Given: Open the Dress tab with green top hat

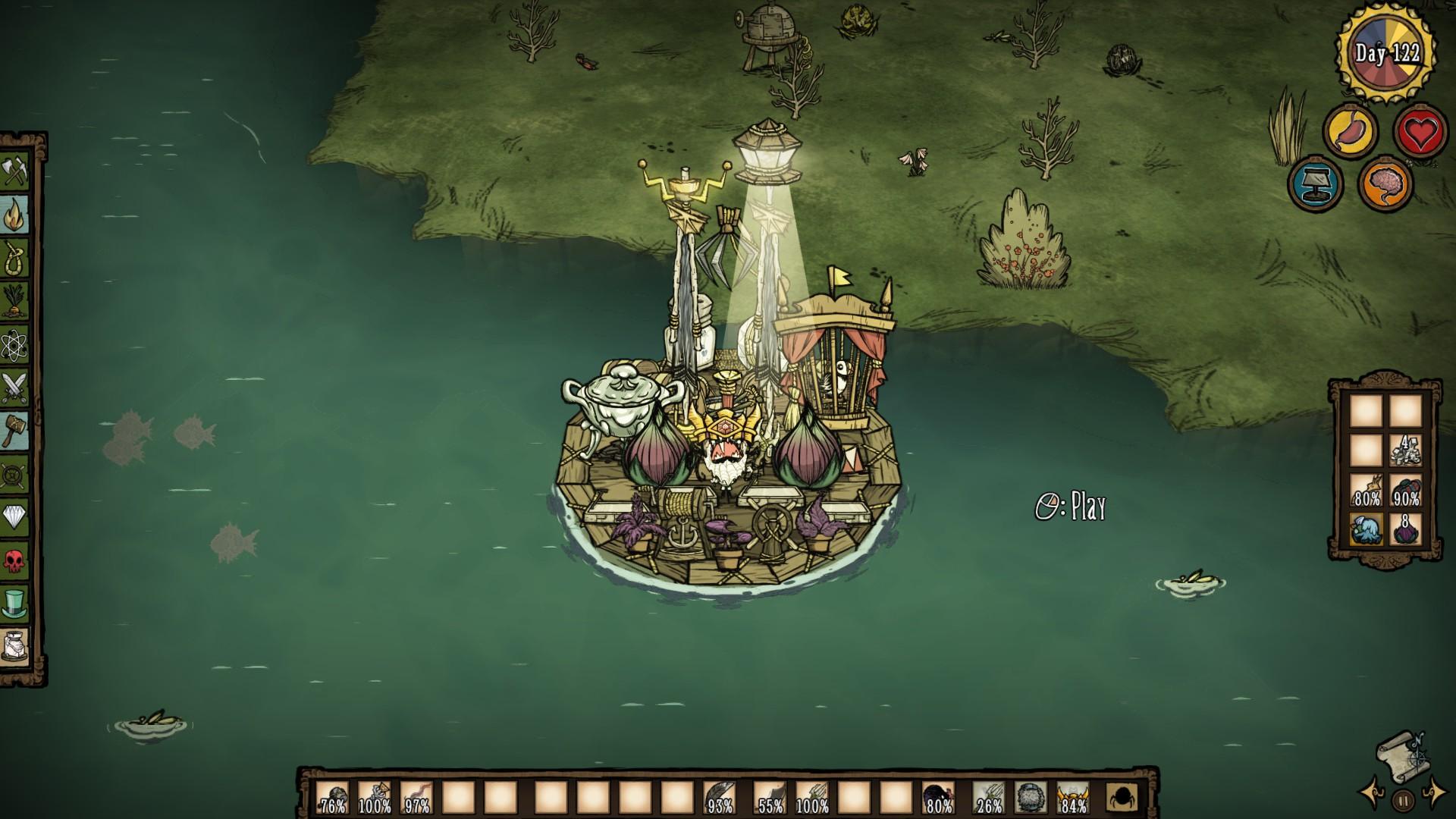Looking at the screenshot, I should coord(16,604).
